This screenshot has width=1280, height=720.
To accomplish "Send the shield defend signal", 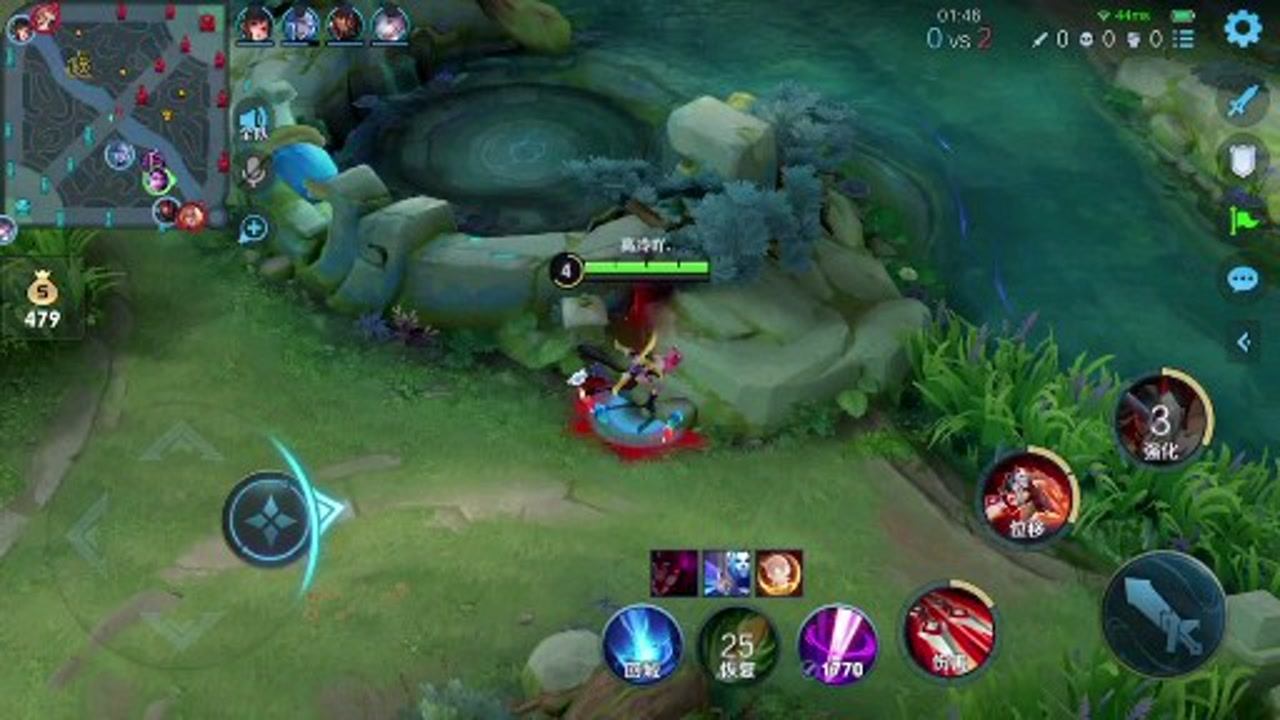I will (1243, 160).
